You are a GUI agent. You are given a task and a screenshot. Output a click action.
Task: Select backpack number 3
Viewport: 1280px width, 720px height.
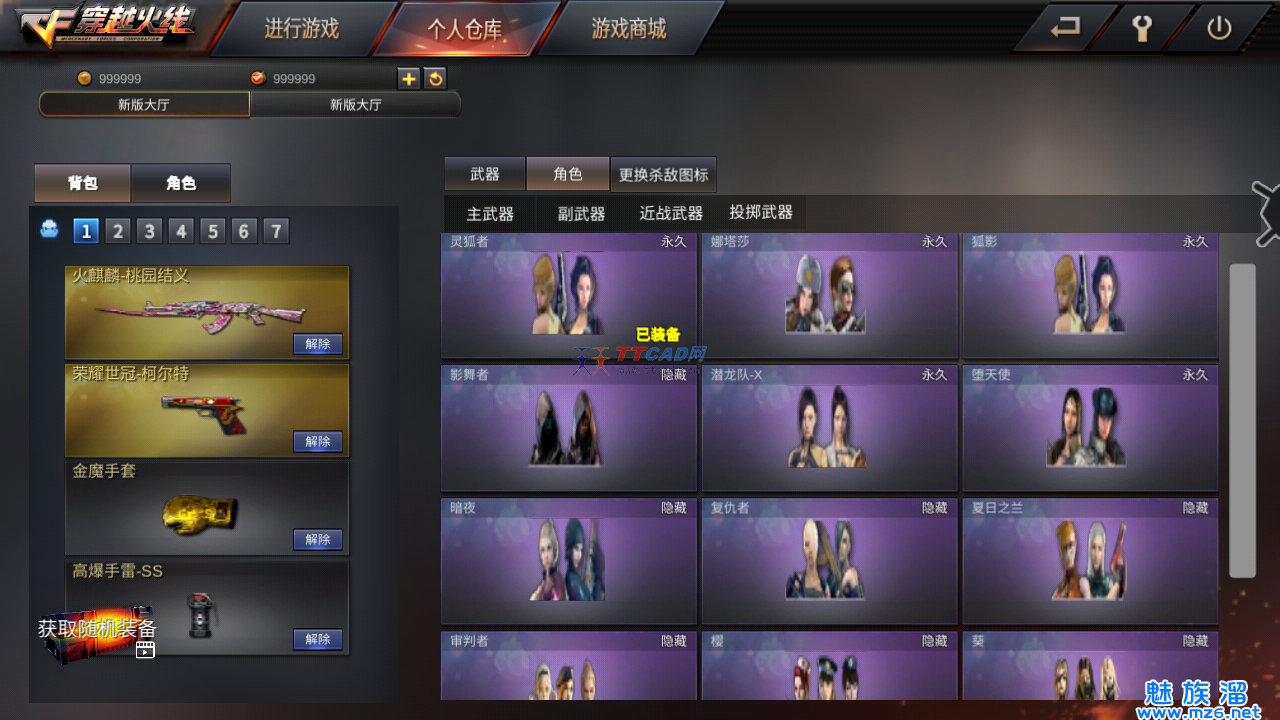click(x=149, y=232)
